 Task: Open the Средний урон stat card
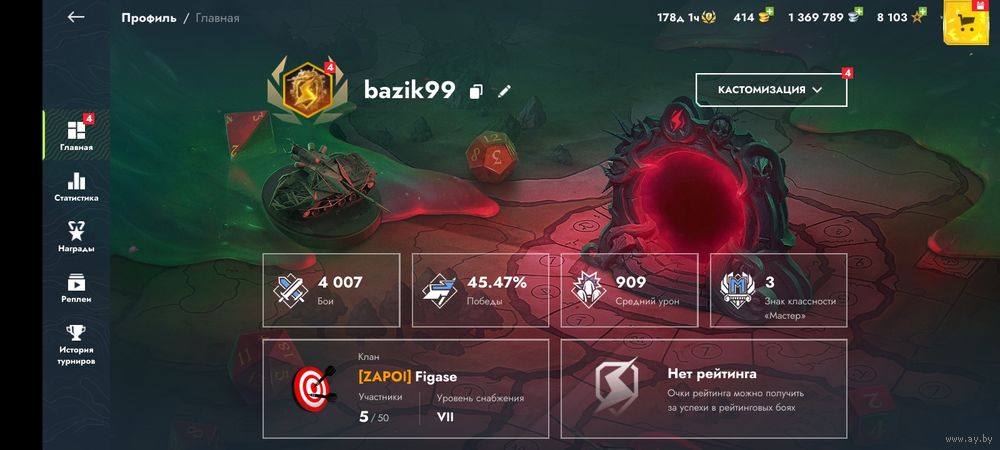pyautogui.click(x=629, y=289)
